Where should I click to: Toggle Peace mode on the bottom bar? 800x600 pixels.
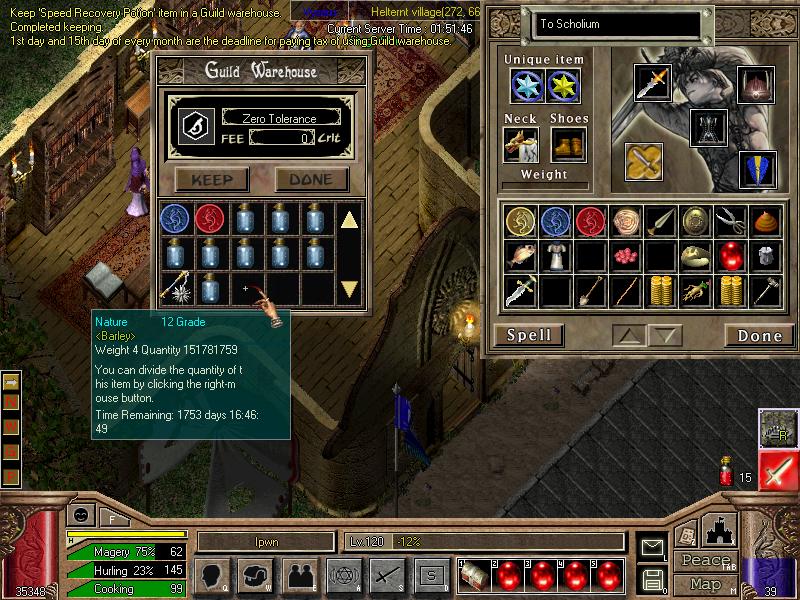(x=705, y=560)
